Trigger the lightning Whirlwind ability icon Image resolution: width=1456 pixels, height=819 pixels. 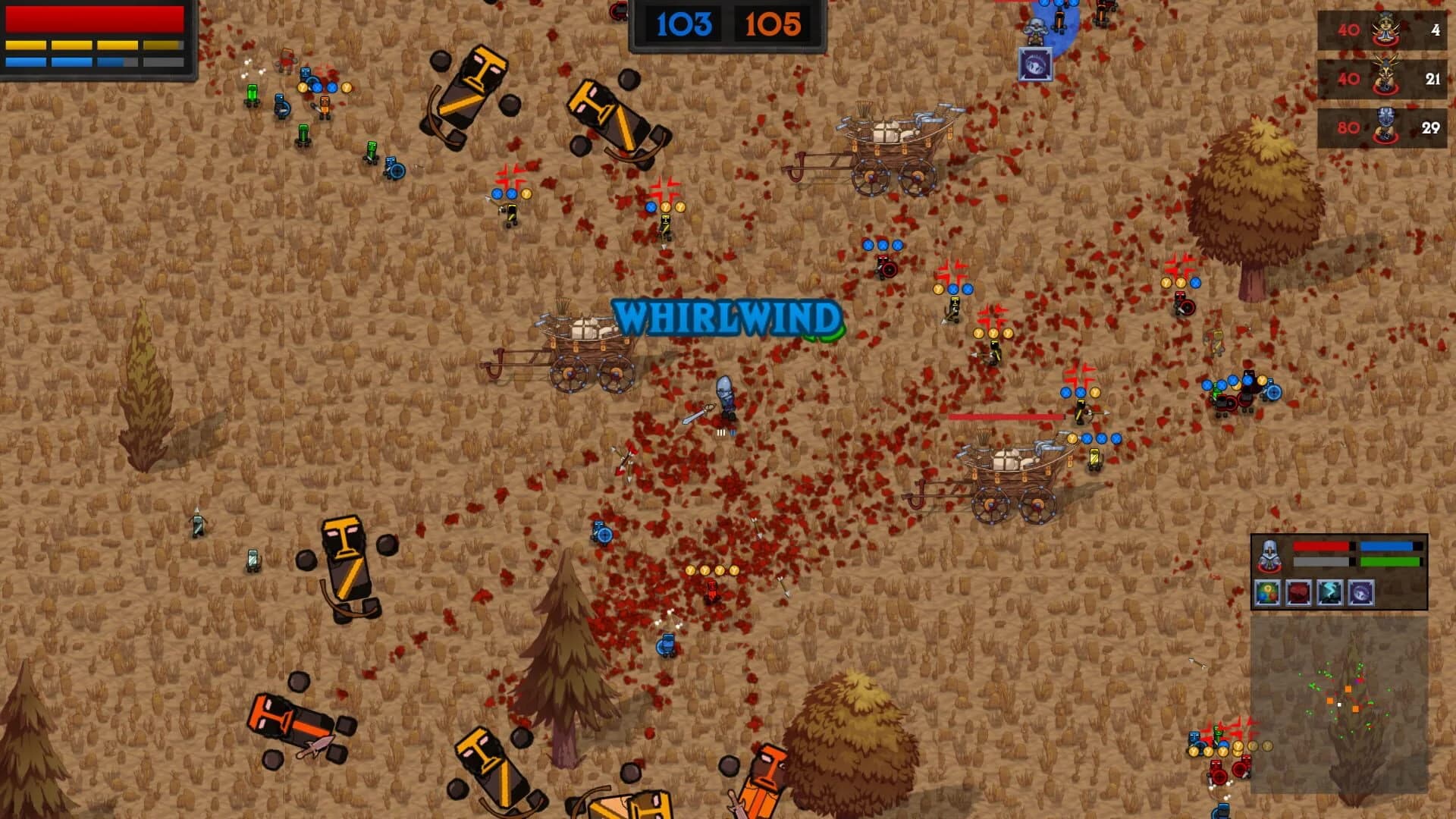(x=1329, y=593)
